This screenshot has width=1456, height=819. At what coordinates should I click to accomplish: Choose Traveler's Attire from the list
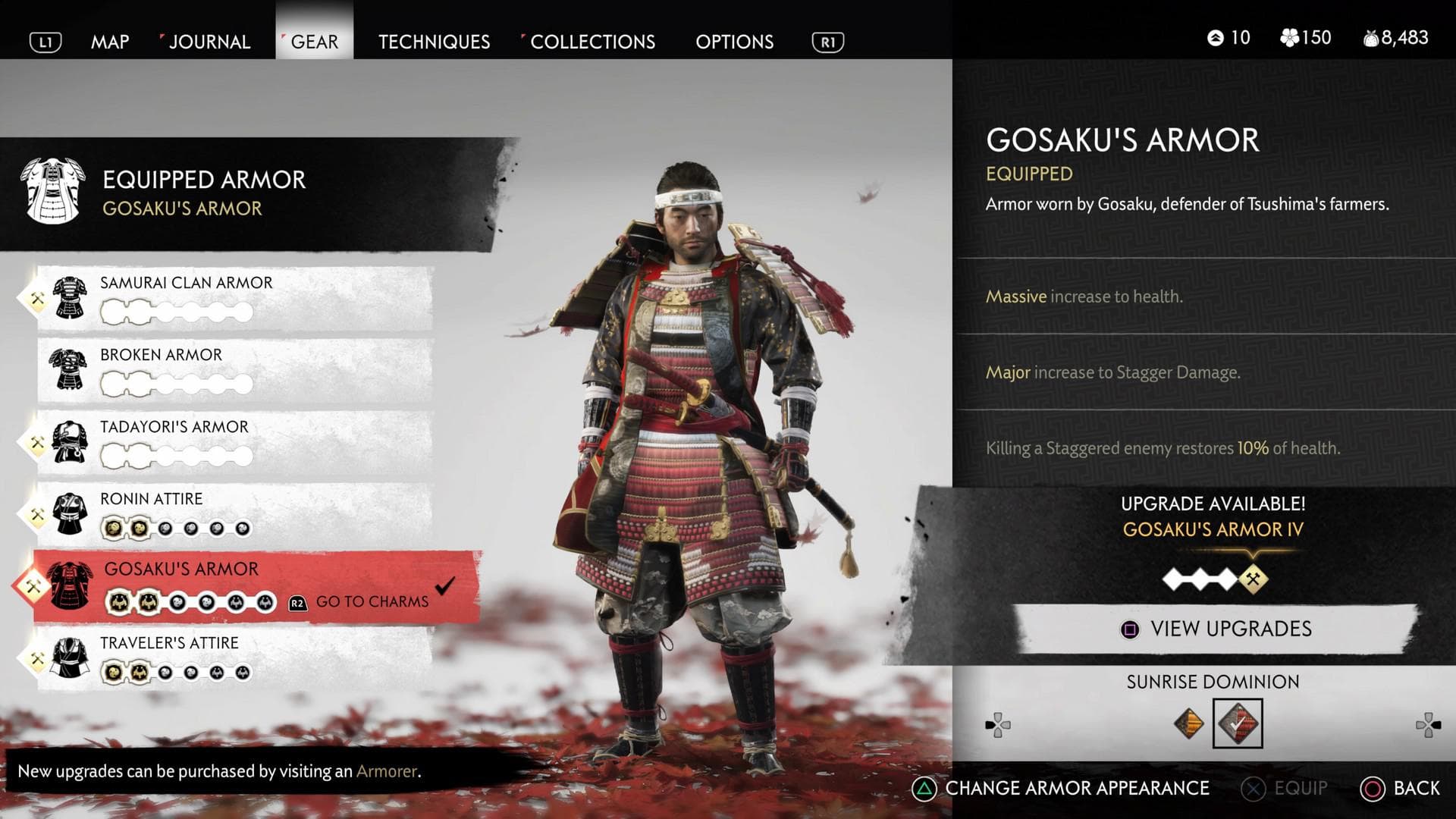click(x=235, y=657)
